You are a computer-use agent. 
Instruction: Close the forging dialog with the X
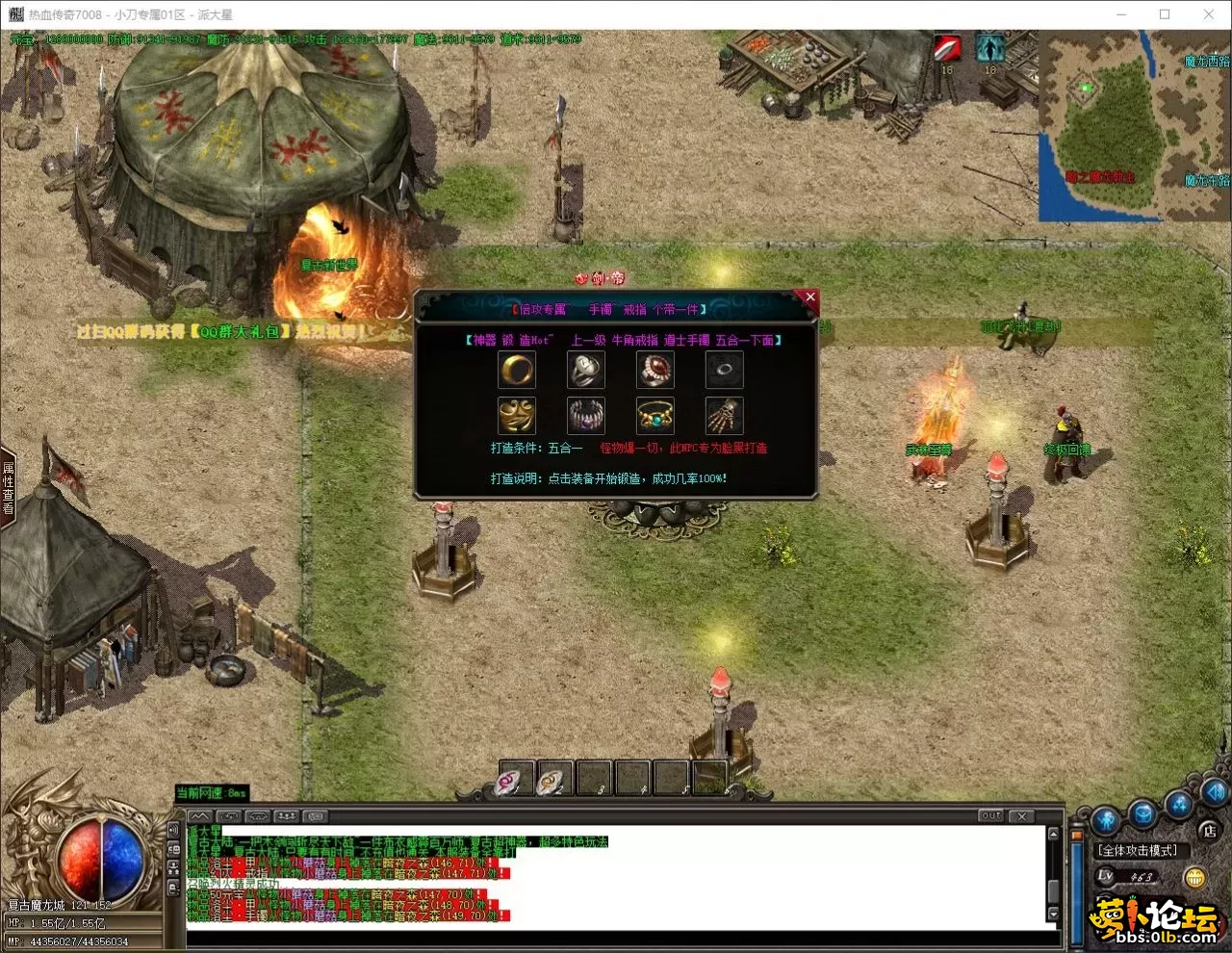pos(809,297)
